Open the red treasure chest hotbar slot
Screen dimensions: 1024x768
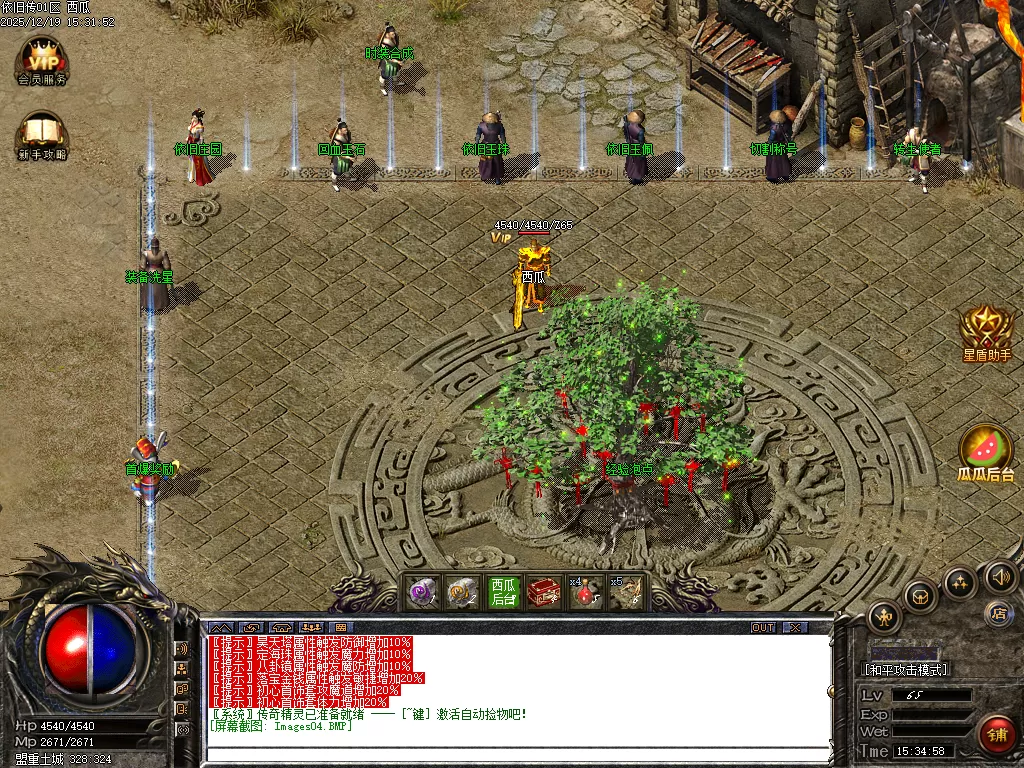coord(544,593)
